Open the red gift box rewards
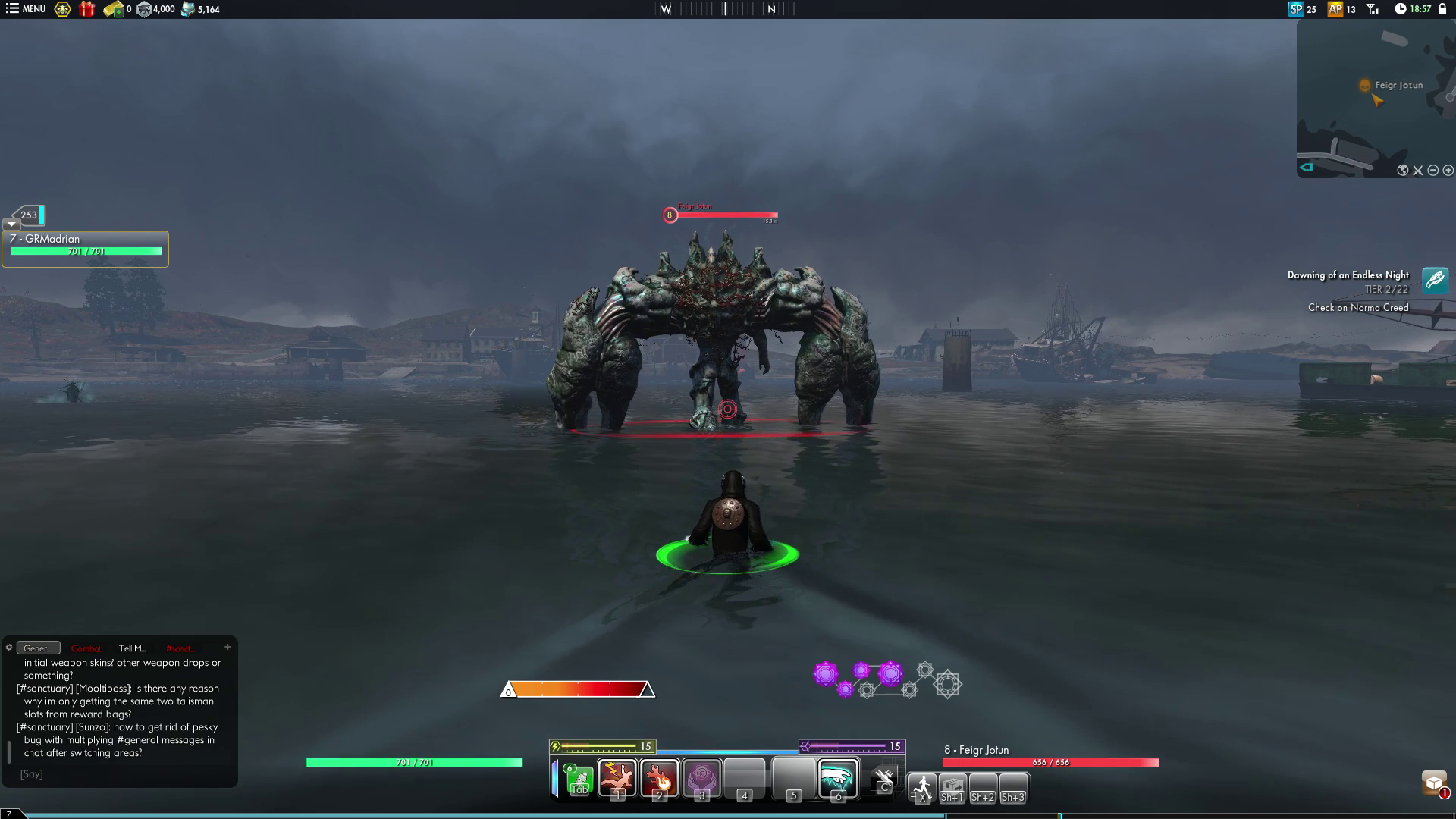Screen dimensions: 1456x819 [87, 9]
